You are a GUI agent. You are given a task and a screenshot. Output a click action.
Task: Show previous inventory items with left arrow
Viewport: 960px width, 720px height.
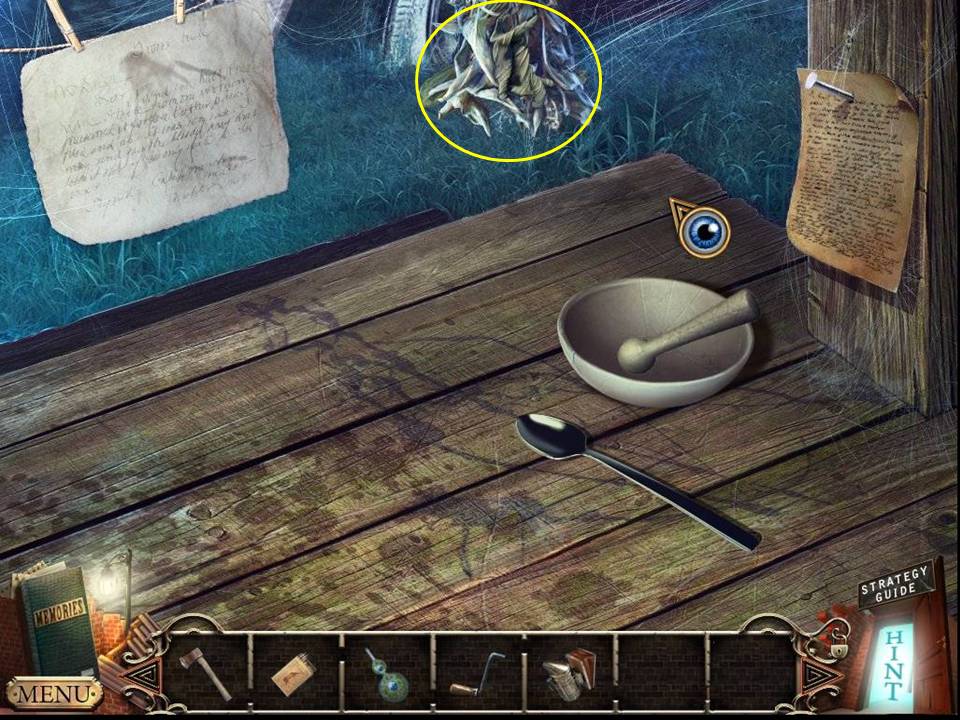tap(143, 674)
